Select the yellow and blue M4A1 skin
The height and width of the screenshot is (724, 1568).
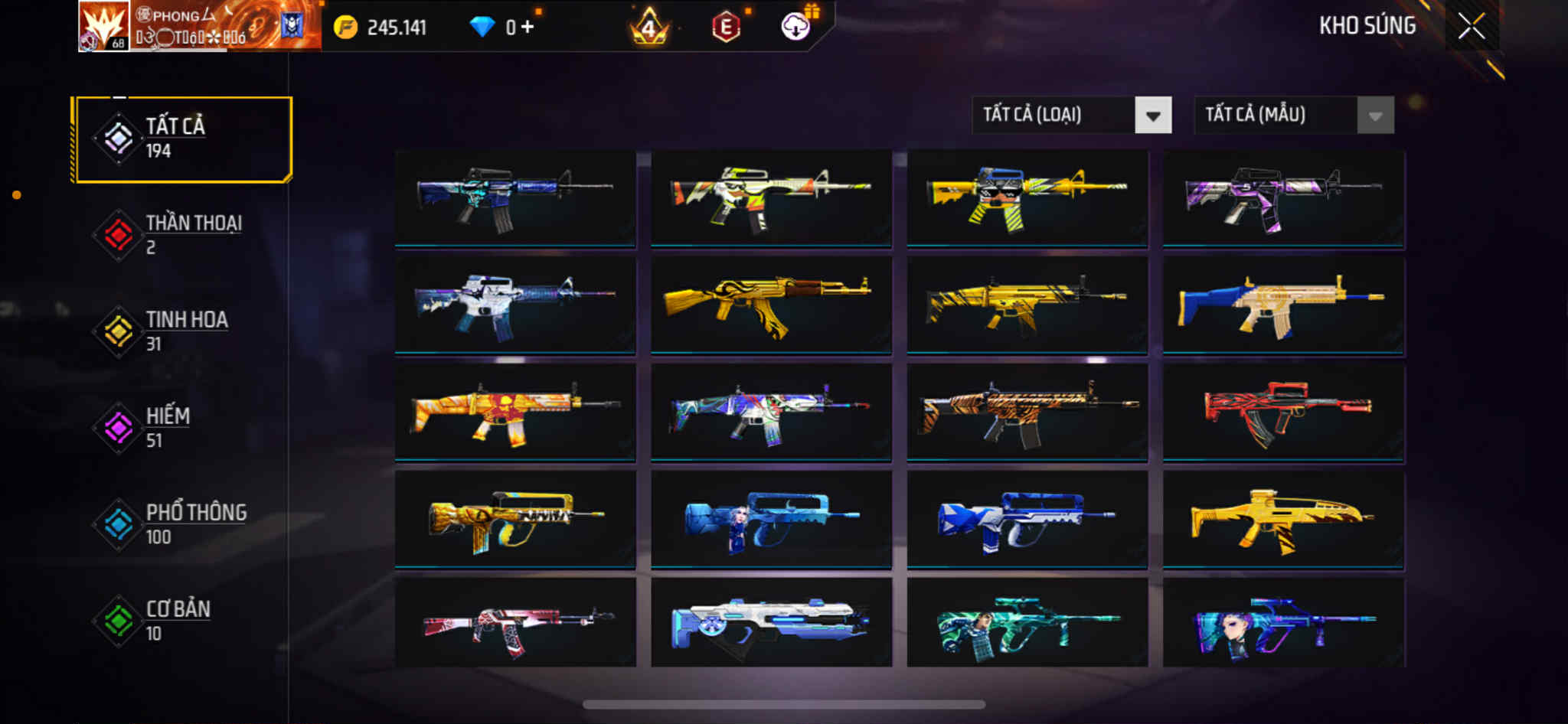(1027, 197)
